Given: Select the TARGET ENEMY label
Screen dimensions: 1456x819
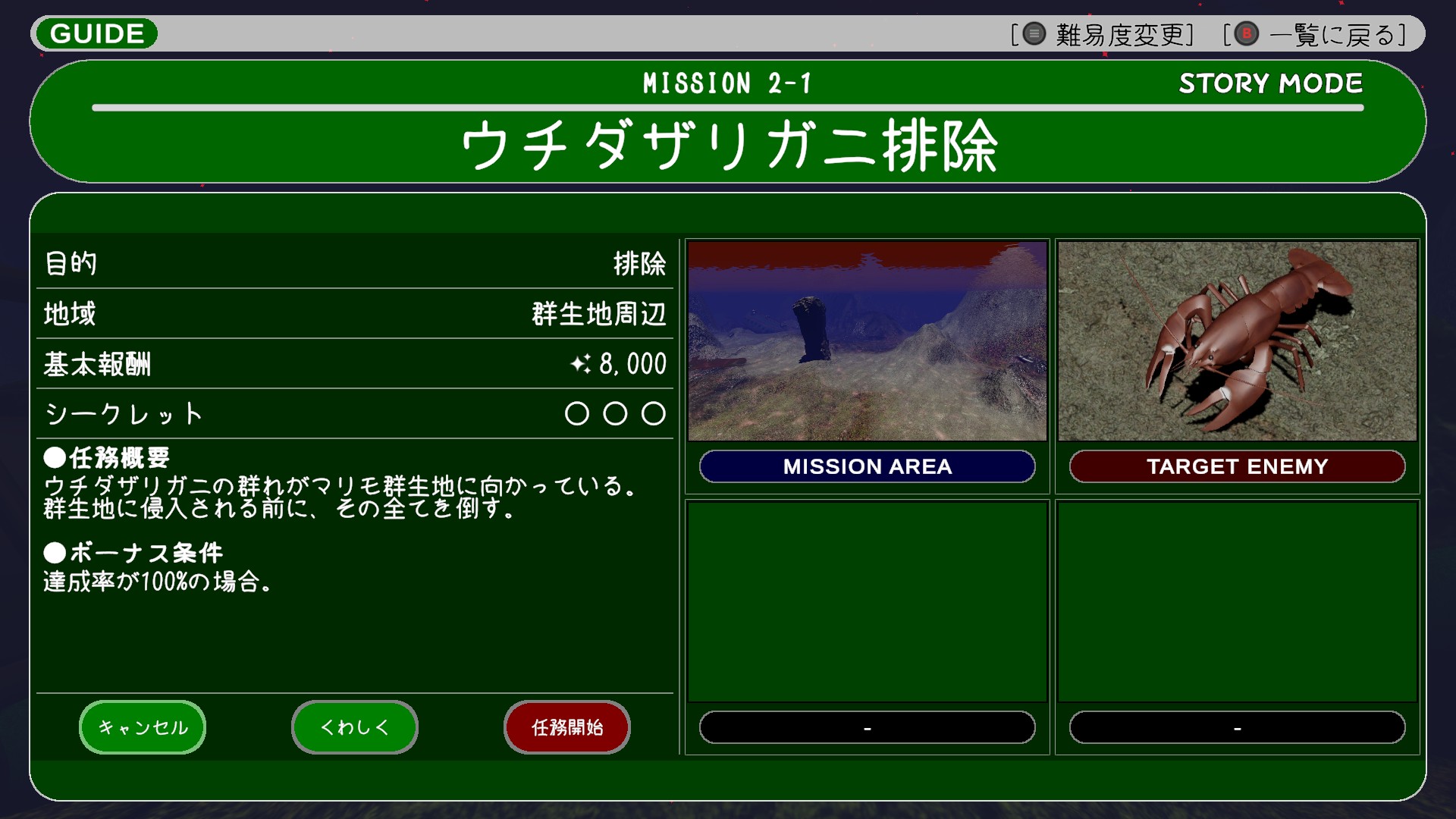Looking at the screenshot, I should (1237, 466).
